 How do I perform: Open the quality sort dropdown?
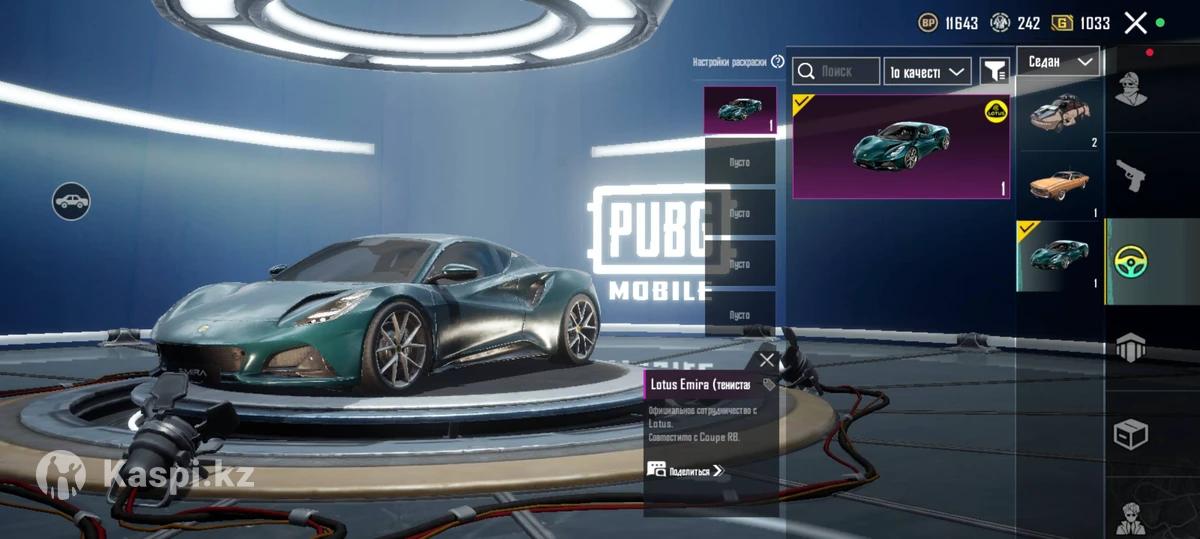927,71
